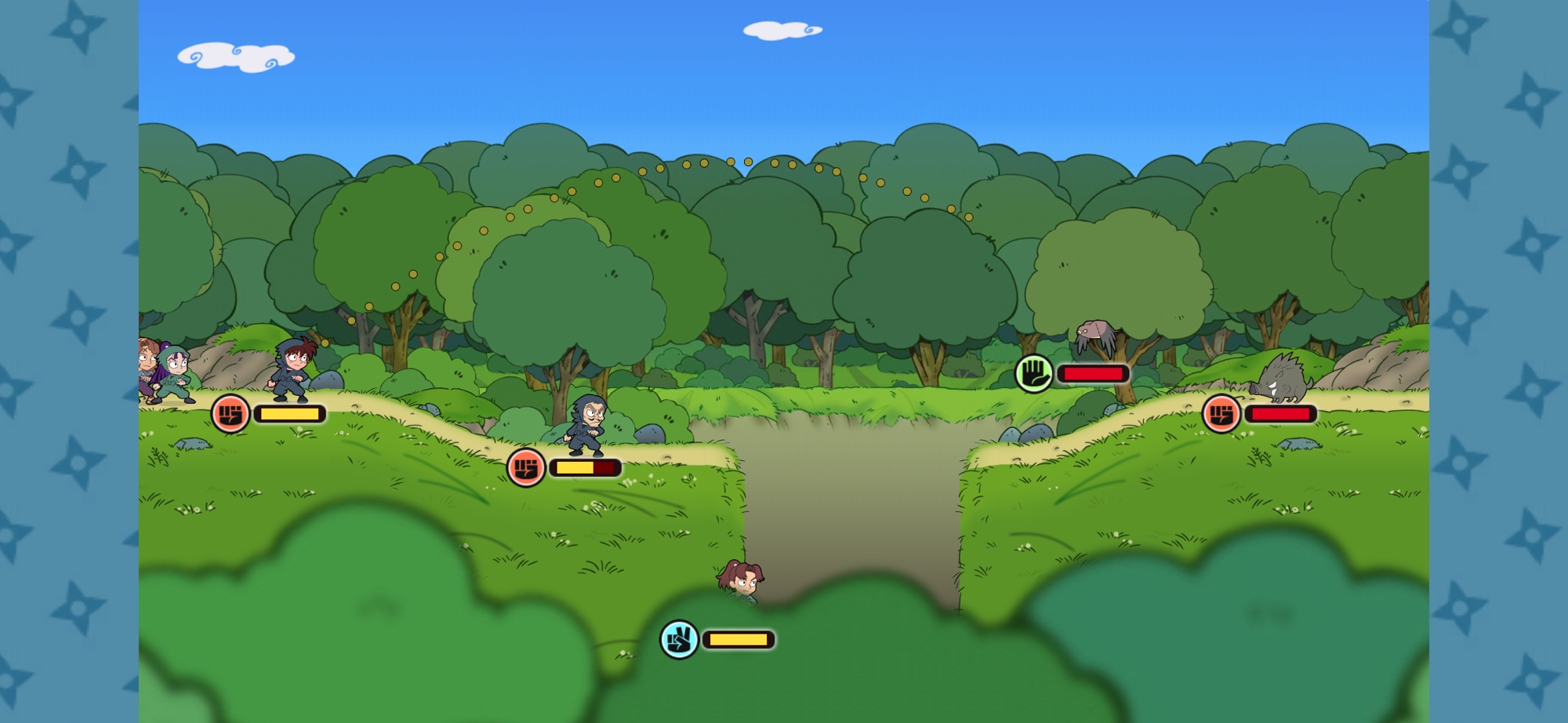The height and width of the screenshot is (723, 1568).
Task: Choose the rock fist icon with half-depleted yellow bar
Action: [525, 468]
